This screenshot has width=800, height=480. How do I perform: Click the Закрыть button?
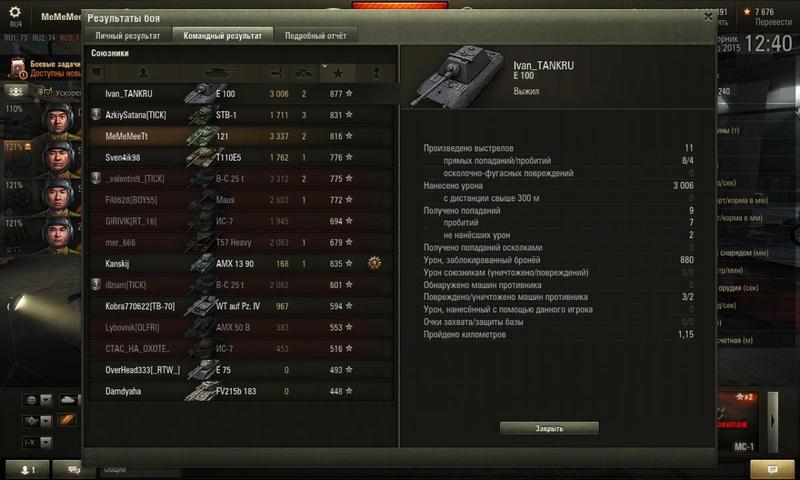click(x=549, y=428)
